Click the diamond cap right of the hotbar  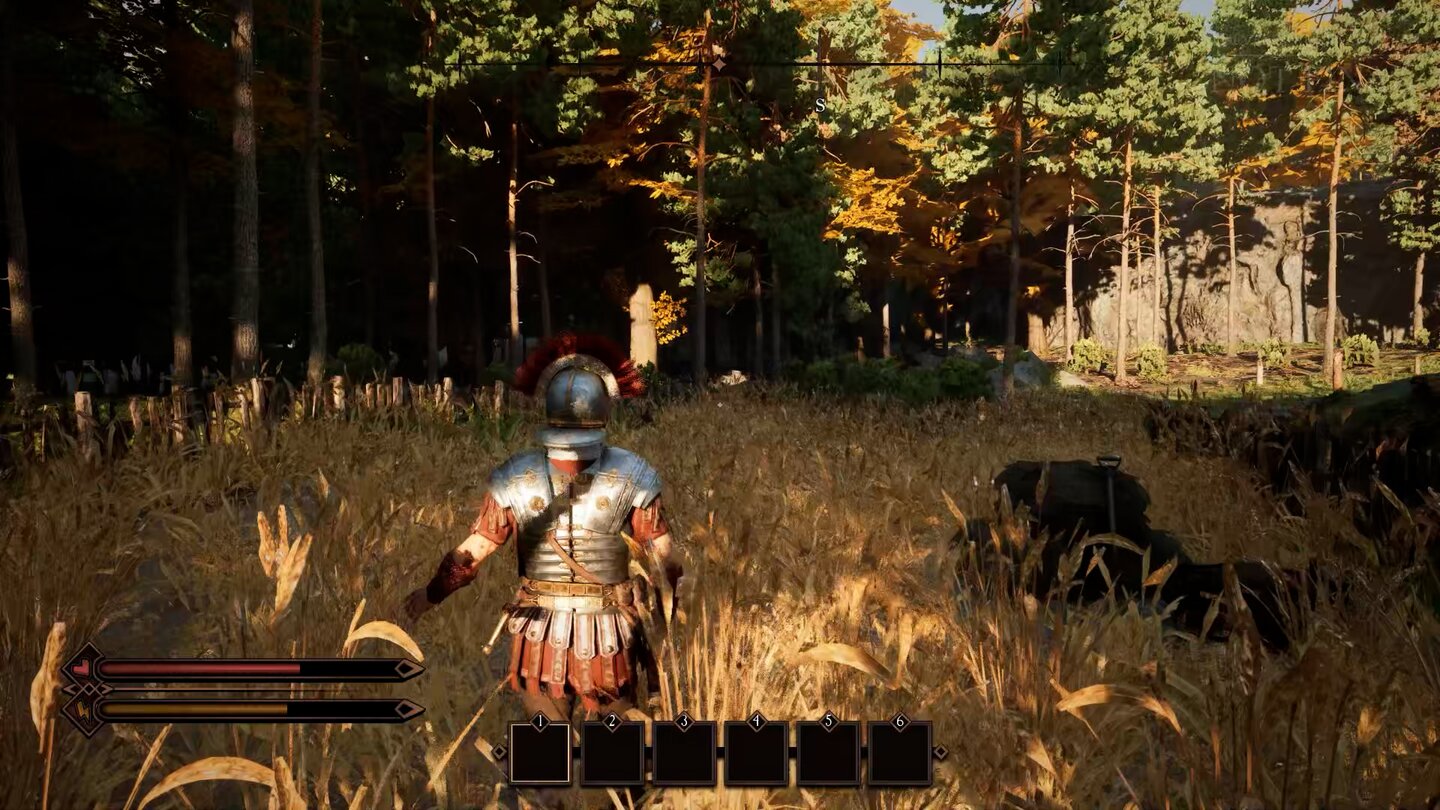coord(942,751)
